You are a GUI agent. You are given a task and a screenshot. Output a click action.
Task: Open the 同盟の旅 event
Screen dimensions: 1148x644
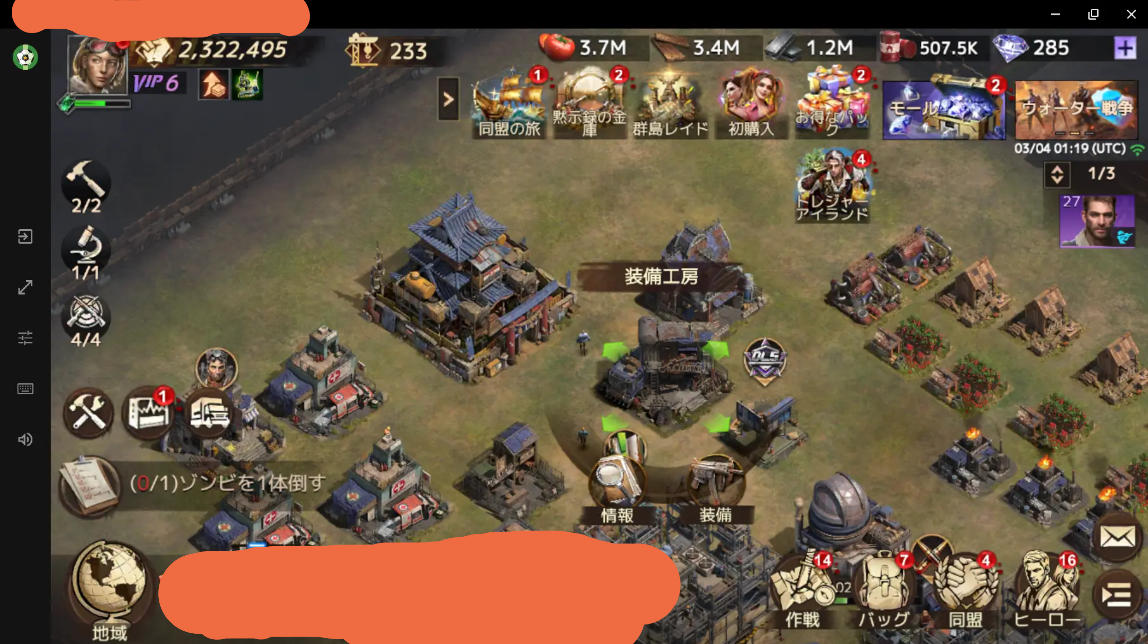point(509,102)
